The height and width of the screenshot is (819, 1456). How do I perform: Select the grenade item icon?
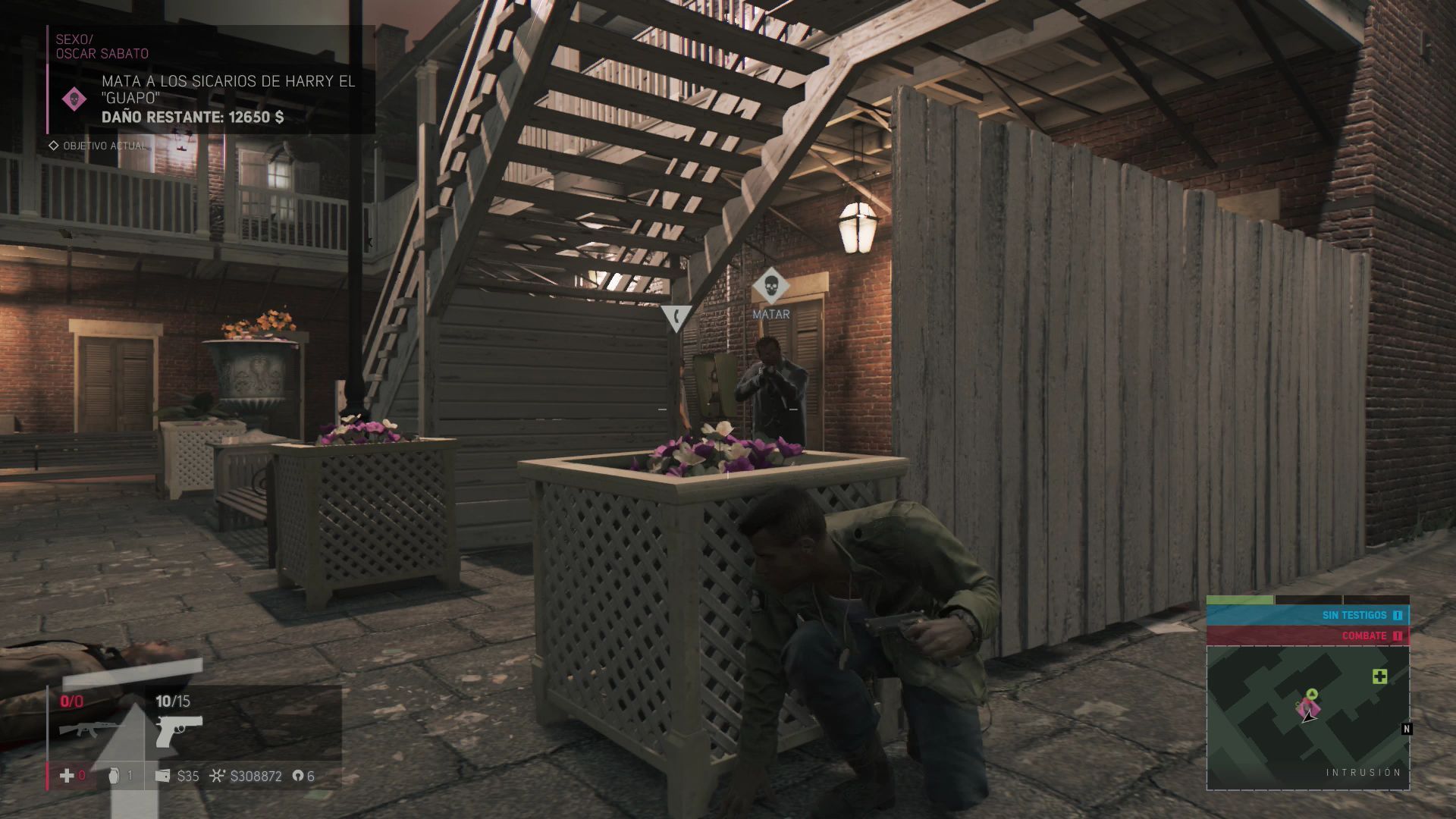click(x=116, y=776)
